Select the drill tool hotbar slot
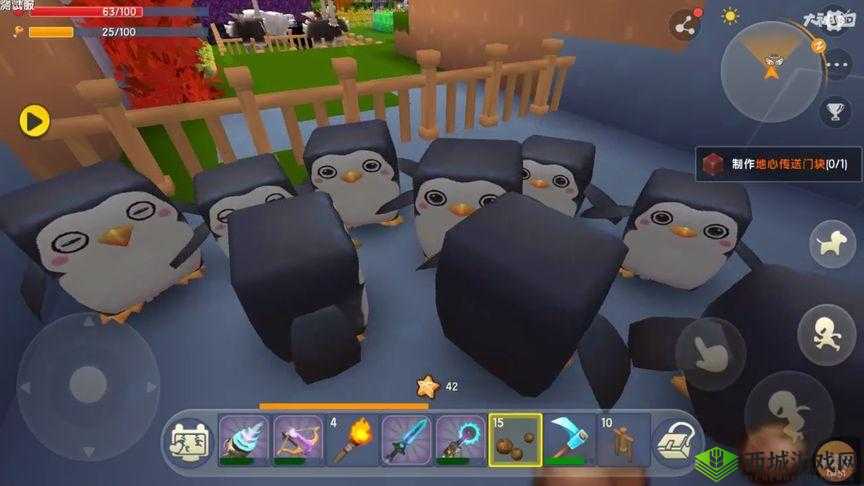Image resolution: width=864 pixels, height=486 pixels. [x=243, y=439]
